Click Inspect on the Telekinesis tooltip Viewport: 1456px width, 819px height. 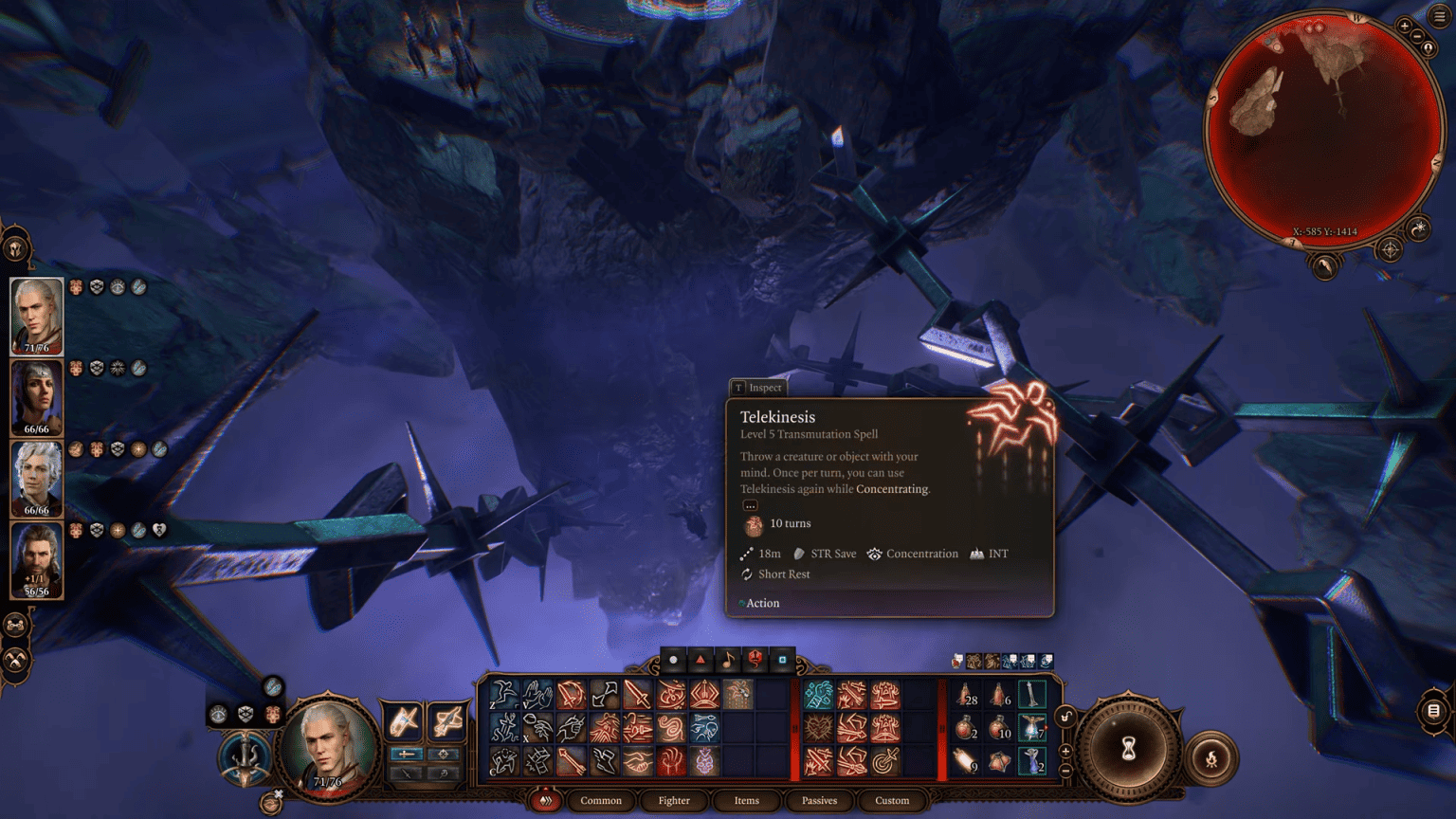point(757,388)
